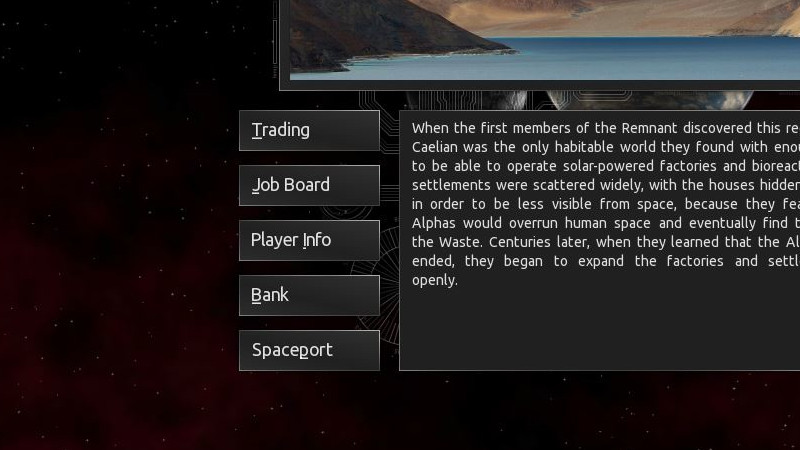Screen dimensions: 800x450
Task: Go to the Spaceport
Action: pos(309,350)
